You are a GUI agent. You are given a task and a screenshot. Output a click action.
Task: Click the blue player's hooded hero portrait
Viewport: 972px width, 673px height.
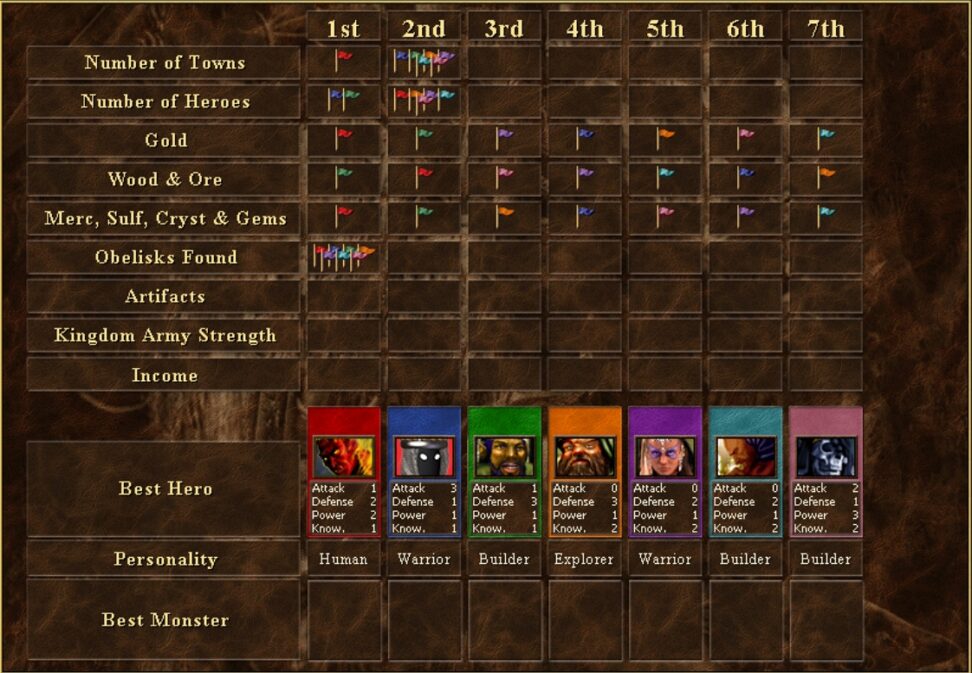point(424,456)
